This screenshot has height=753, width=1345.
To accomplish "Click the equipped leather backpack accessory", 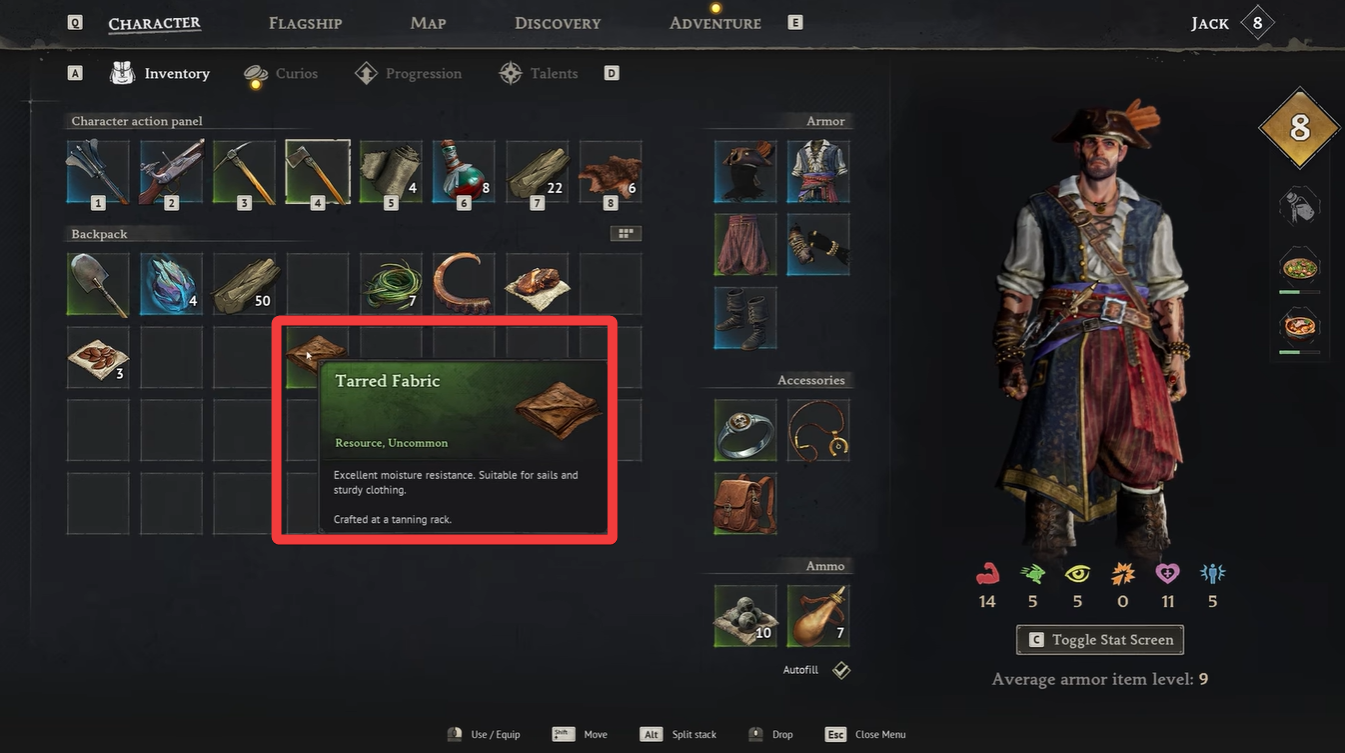I will pos(745,503).
